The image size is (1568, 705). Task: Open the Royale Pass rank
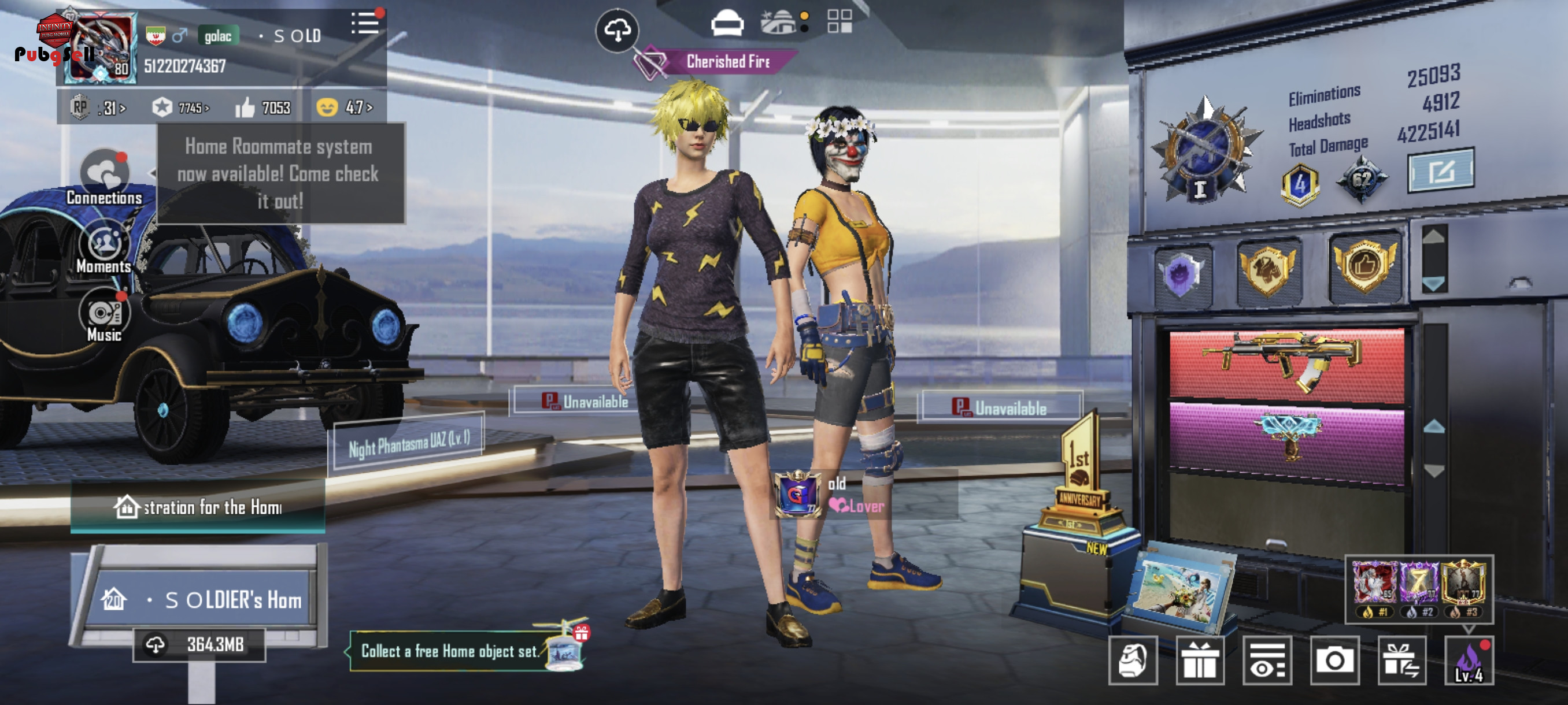97,108
